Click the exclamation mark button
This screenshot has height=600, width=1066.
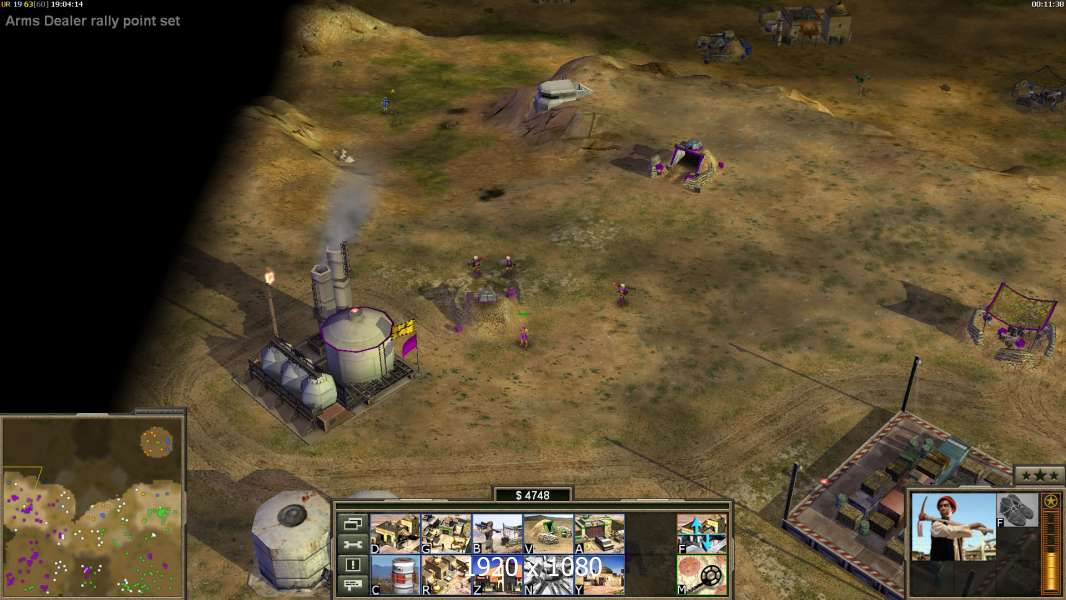[352, 565]
